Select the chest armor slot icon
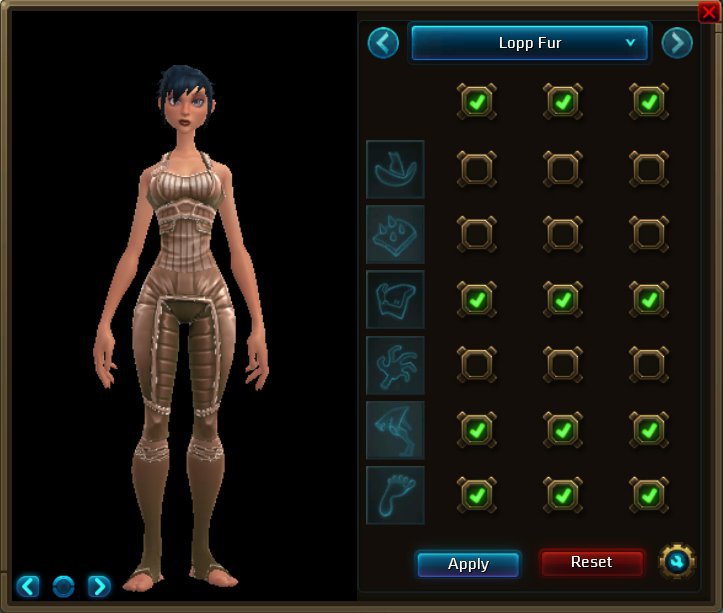Viewport: 723px width, 613px height. pyautogui.click(x=395, y=299)
